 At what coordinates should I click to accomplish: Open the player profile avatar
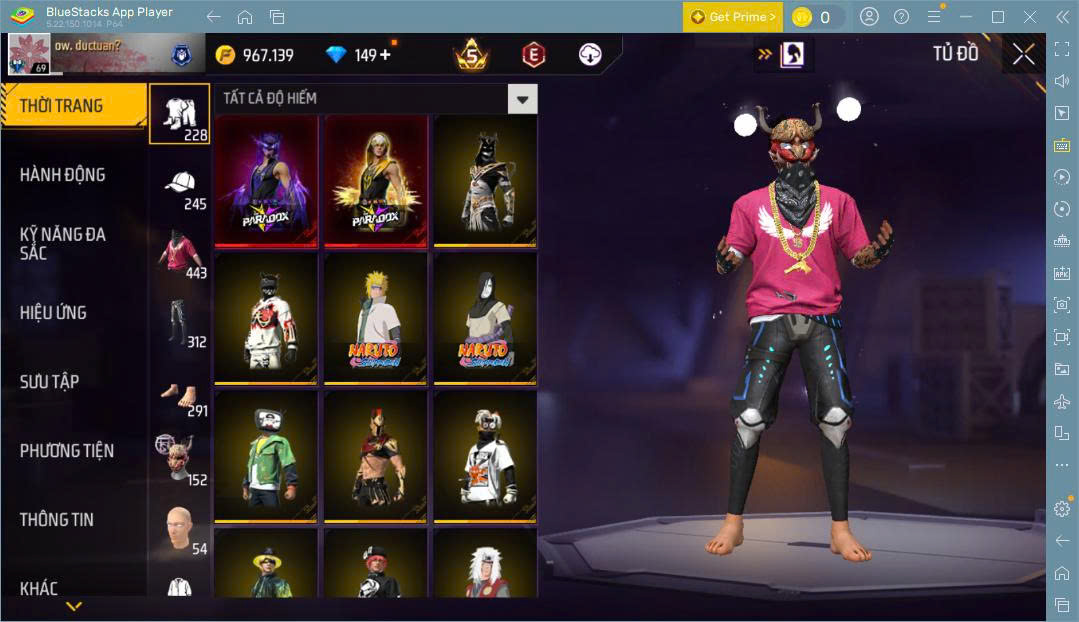click(x=30, y=54)
